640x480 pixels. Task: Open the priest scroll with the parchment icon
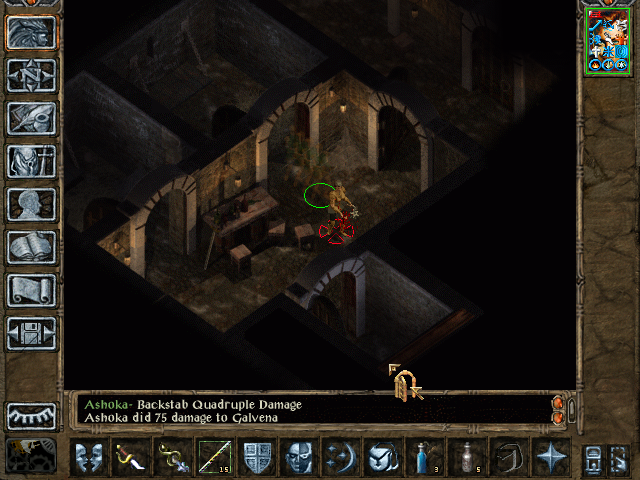tap(31, 289)
